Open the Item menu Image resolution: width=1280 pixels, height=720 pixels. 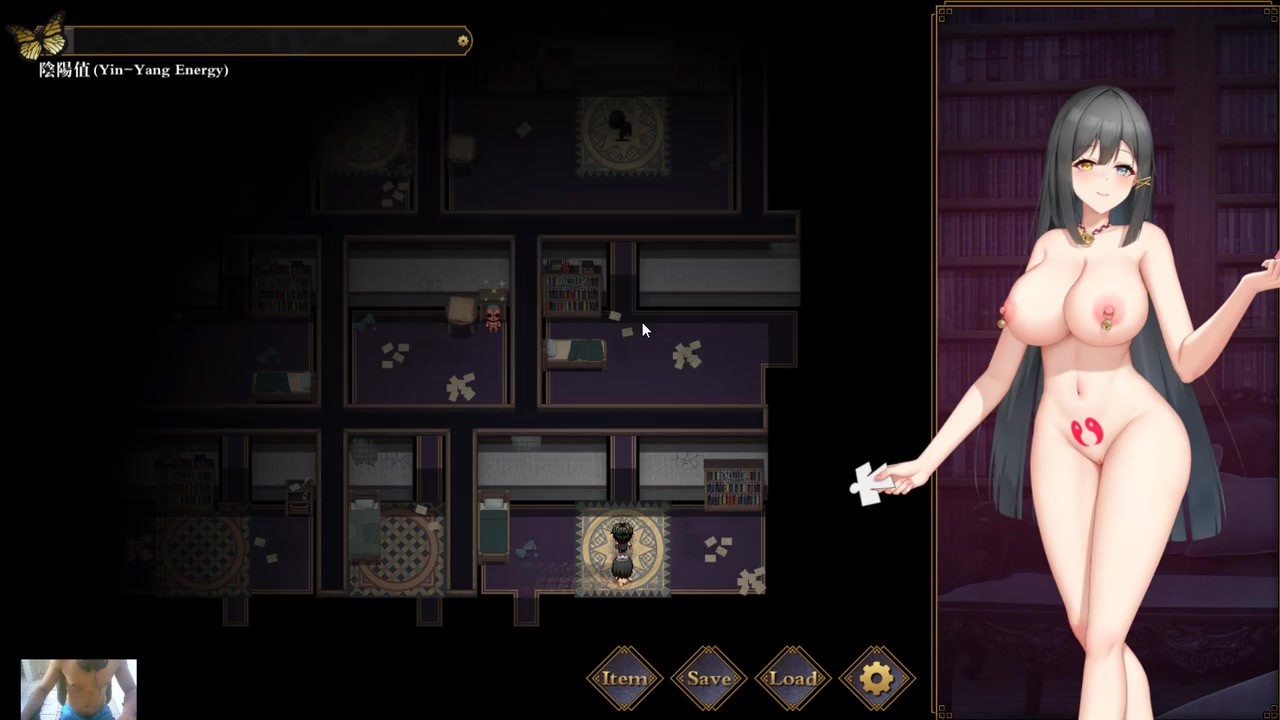pos(624,679)
